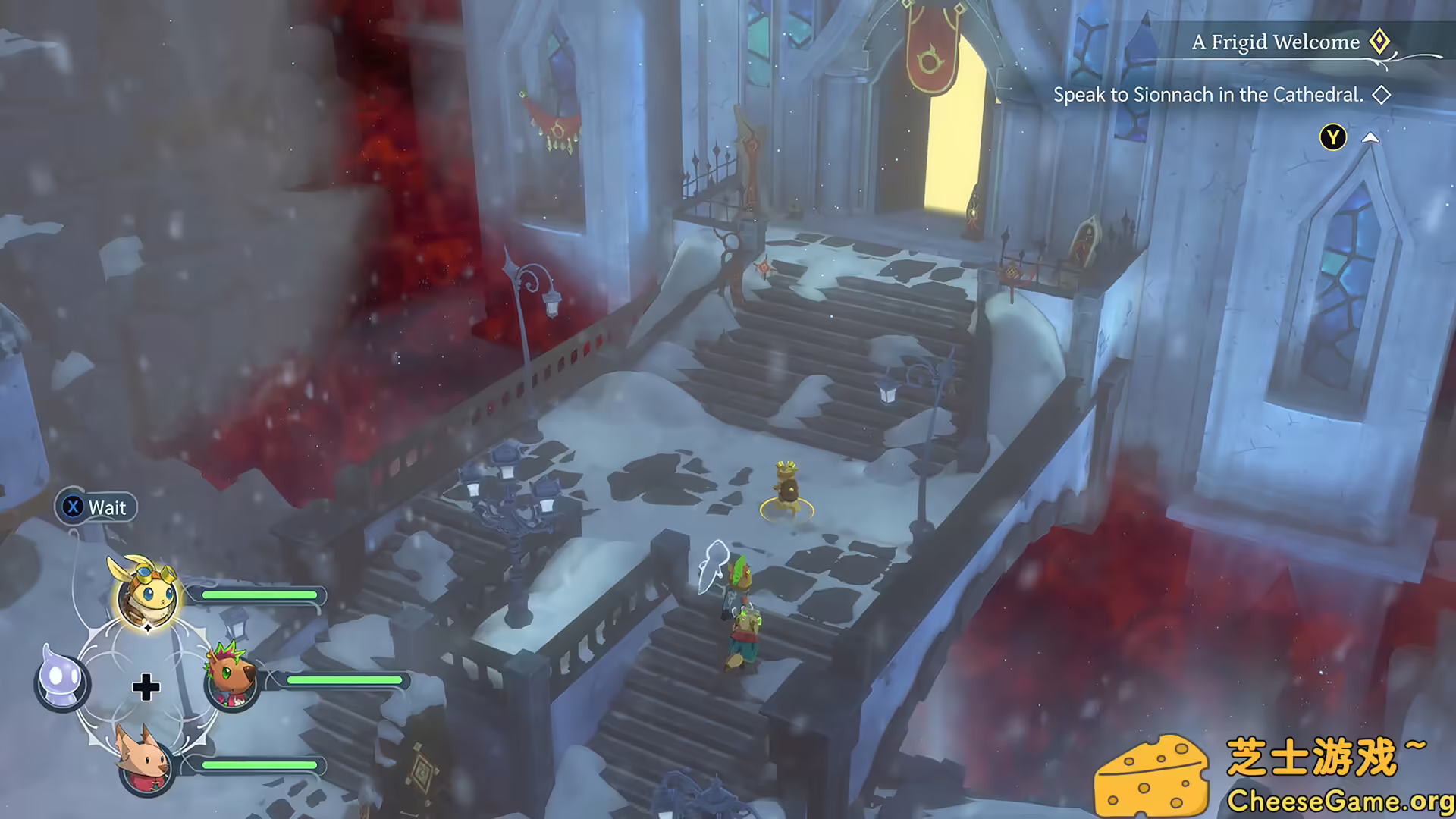The image size is (1456, 819).
Task: Select the goggled rabbit party portrait
Action: 148,594
